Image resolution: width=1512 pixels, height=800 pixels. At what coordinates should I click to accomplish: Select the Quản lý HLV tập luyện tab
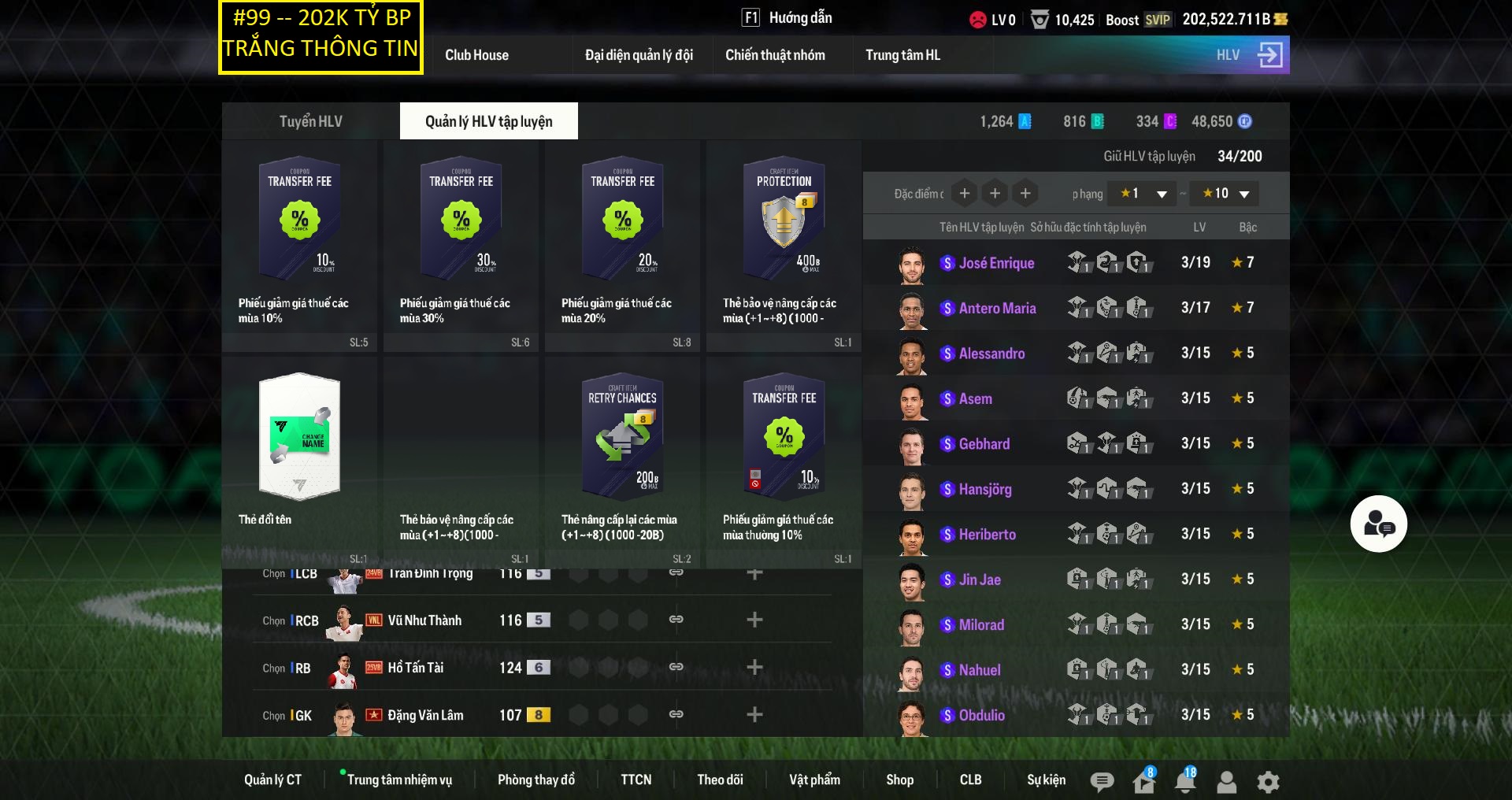pyautogui.click(x=488, y=121)
